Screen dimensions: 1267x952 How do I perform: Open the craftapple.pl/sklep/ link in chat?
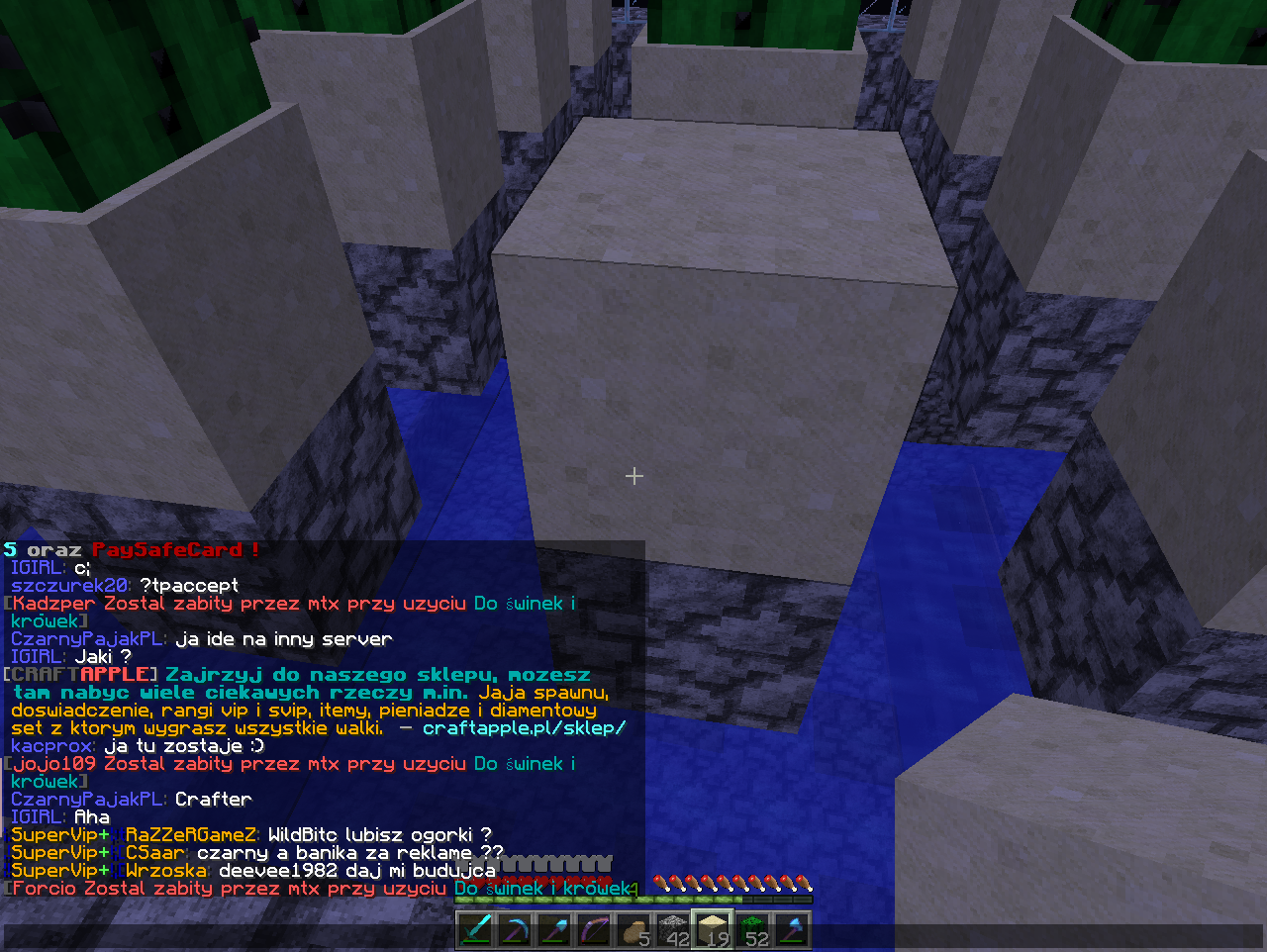pyautogui.click(x=524, y=728)
